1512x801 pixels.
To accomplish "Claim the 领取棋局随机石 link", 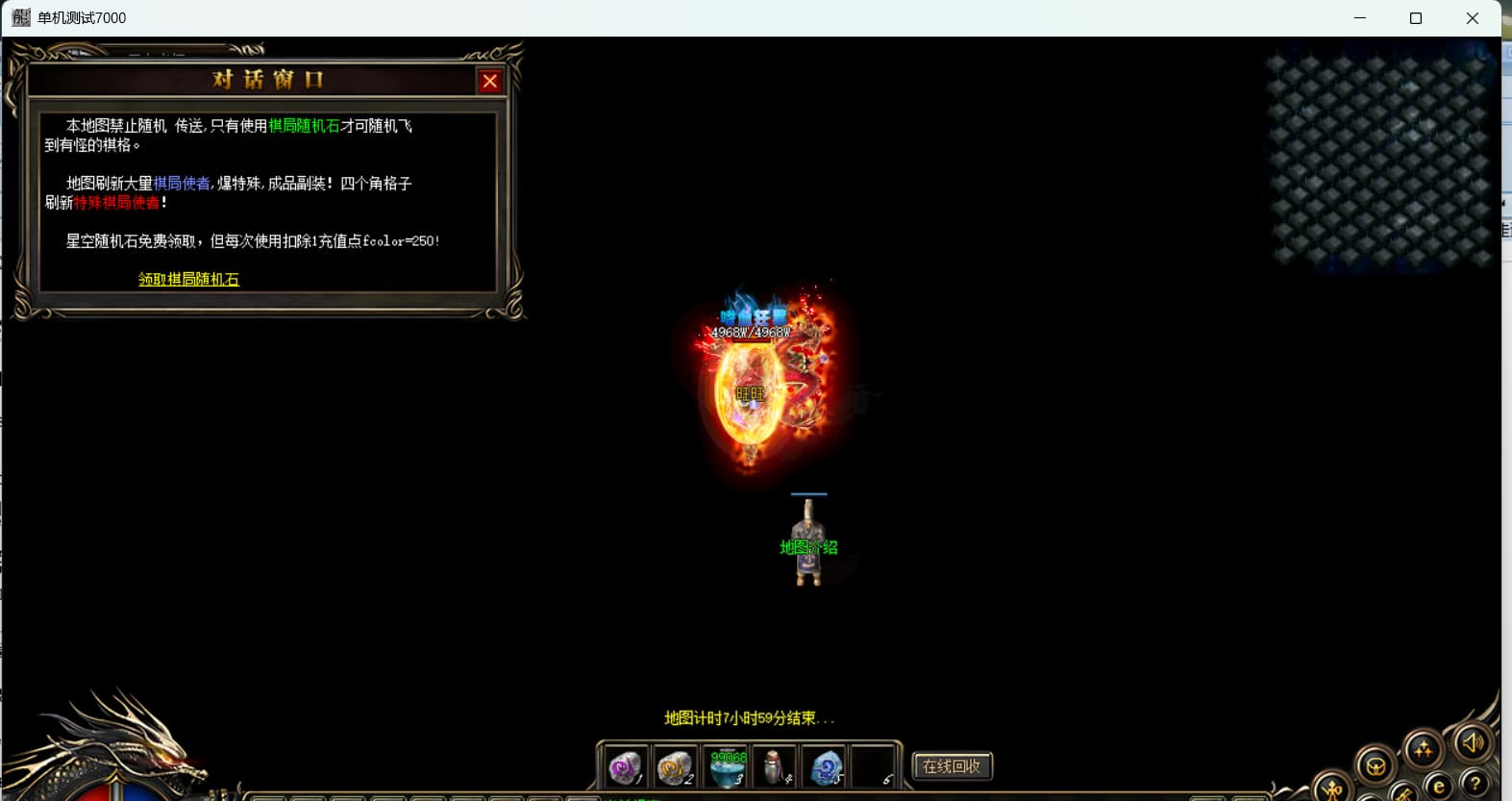I will [188, 279].
